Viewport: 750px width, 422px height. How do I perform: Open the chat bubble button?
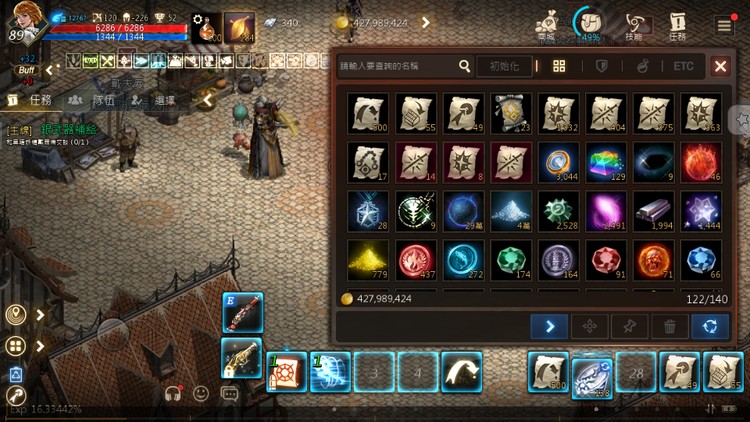(230, 394)
